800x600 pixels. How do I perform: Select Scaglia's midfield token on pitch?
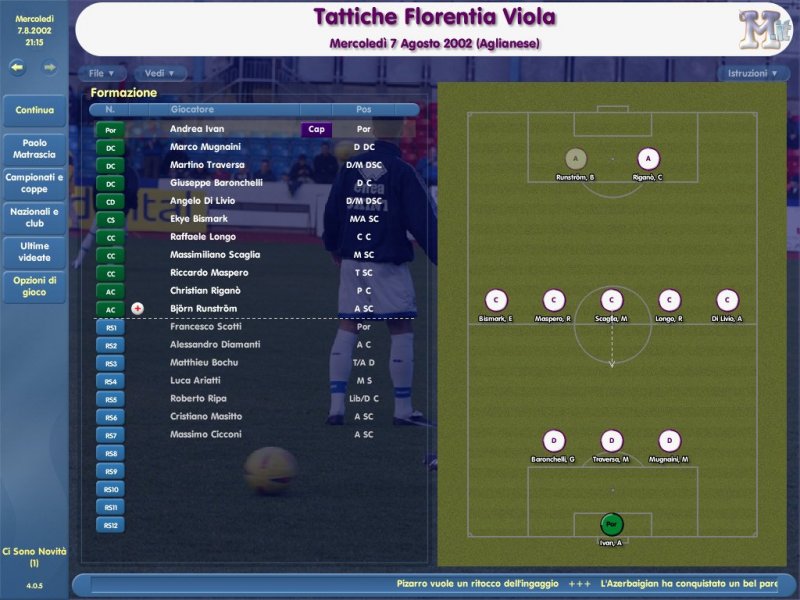point(612,300)
